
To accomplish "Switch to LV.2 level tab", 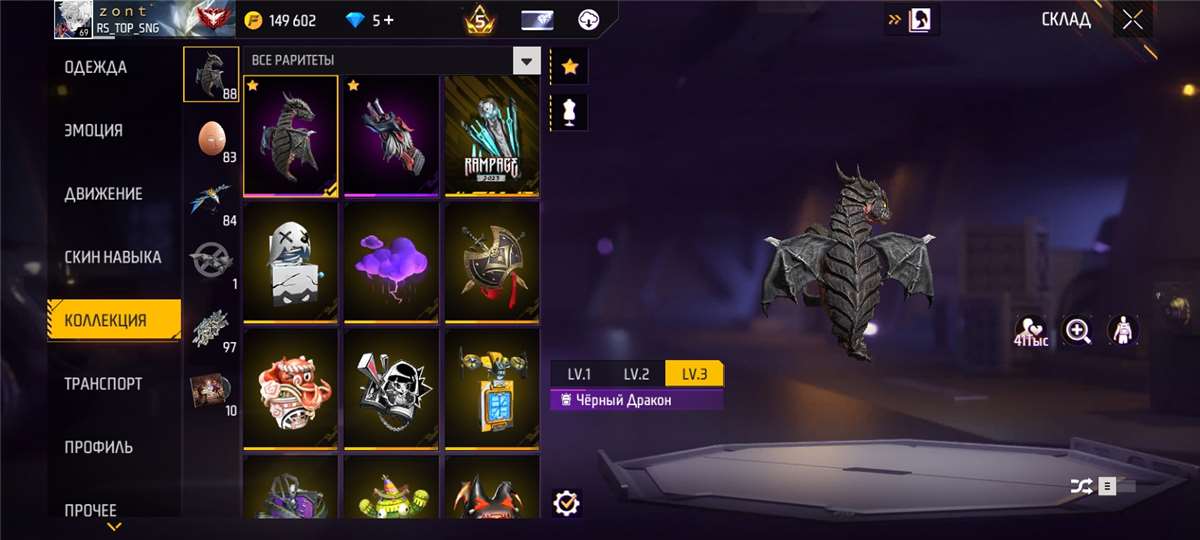I will [x=637, y=374].
